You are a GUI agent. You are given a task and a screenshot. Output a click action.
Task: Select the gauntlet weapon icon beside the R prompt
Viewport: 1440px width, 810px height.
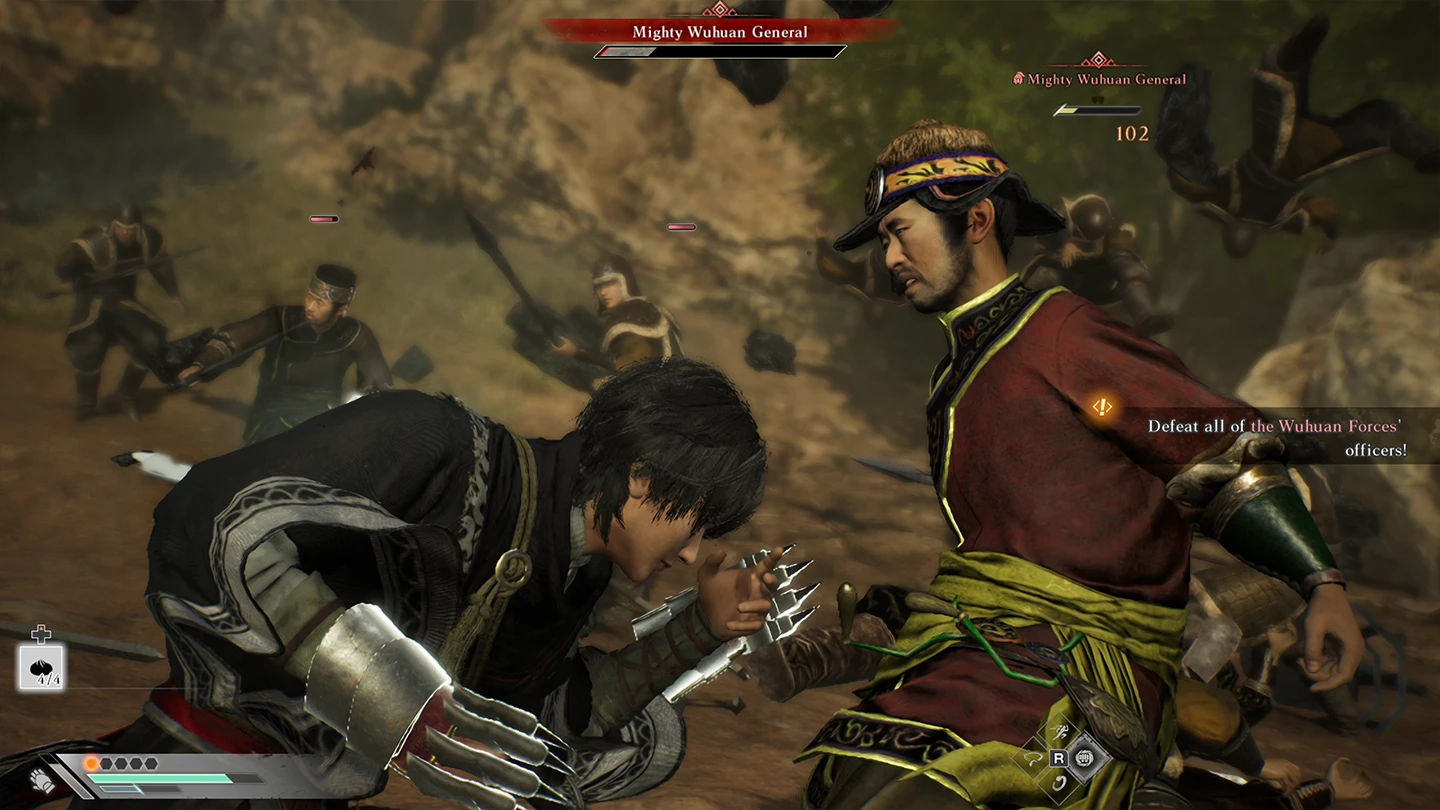coord(1083,757)
